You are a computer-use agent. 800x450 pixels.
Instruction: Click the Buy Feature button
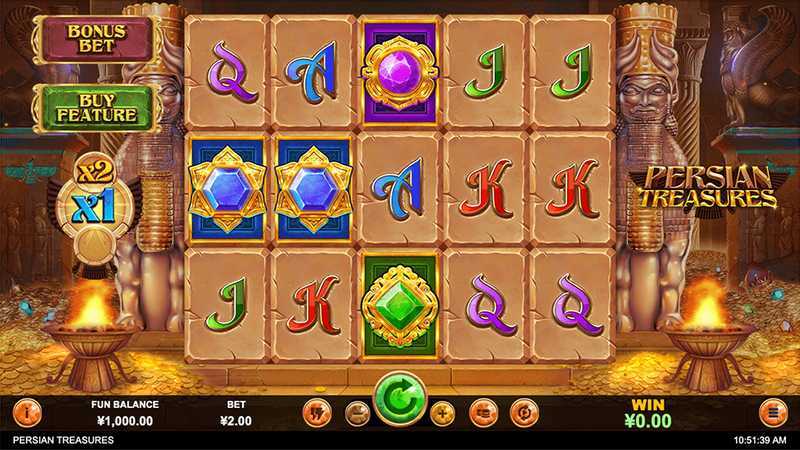point(96,108)
